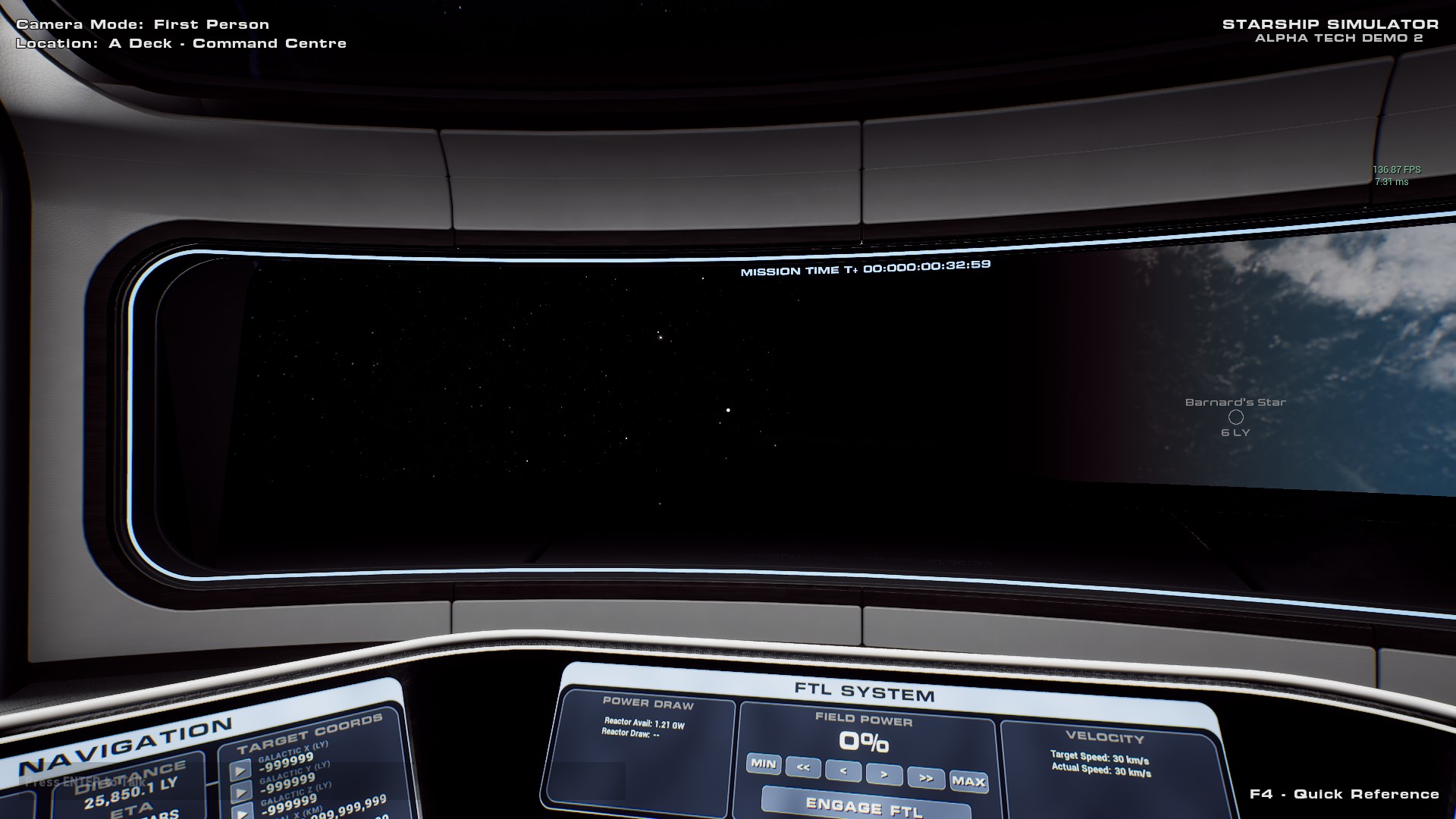Select the Barnard's Star target marker
Image resolution: width=1456 pixels, height=819 pixels.
click(x=1236, y=417)
